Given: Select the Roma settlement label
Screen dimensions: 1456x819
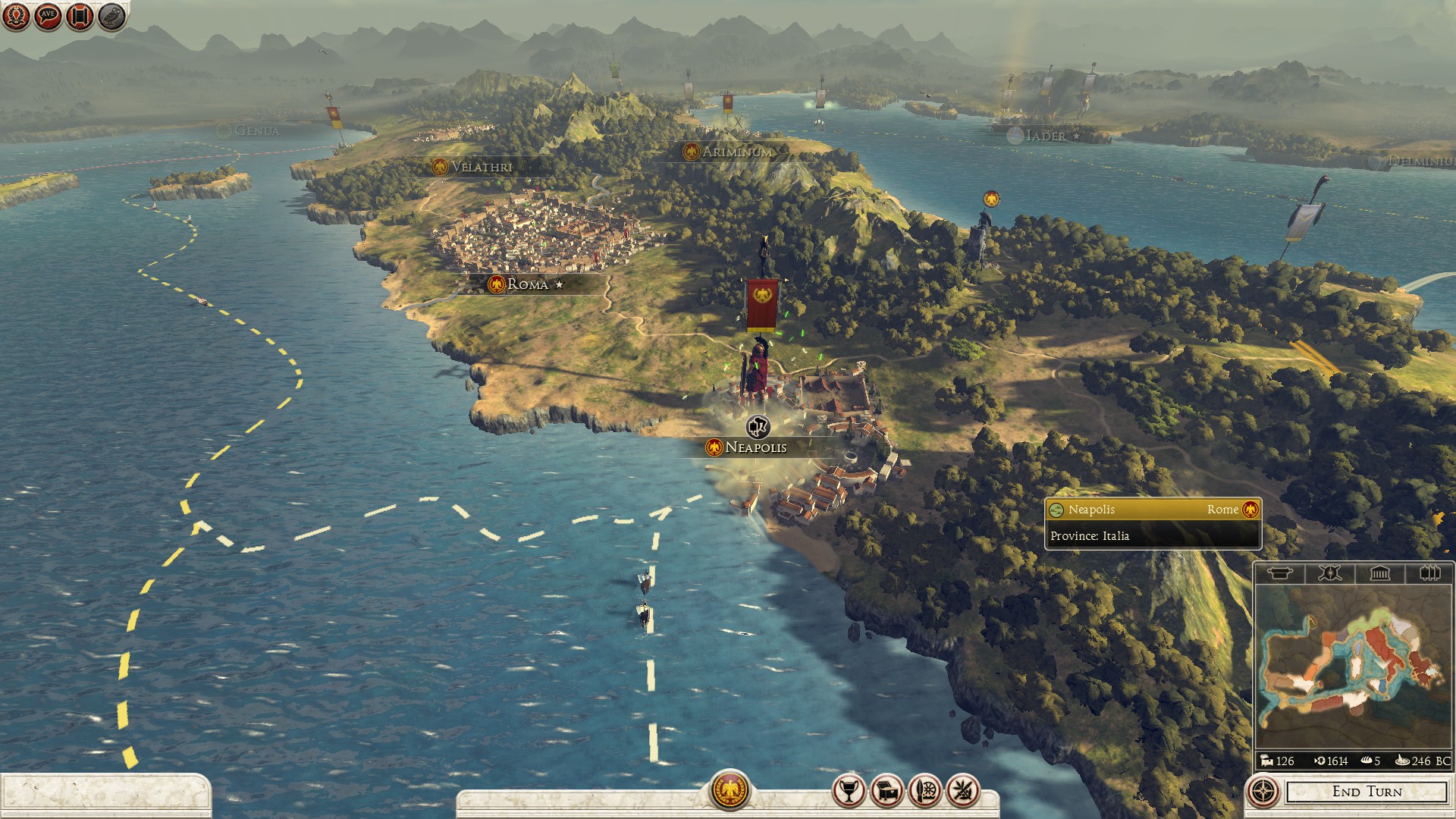Looking at the screenshot, I should (528, 284).
